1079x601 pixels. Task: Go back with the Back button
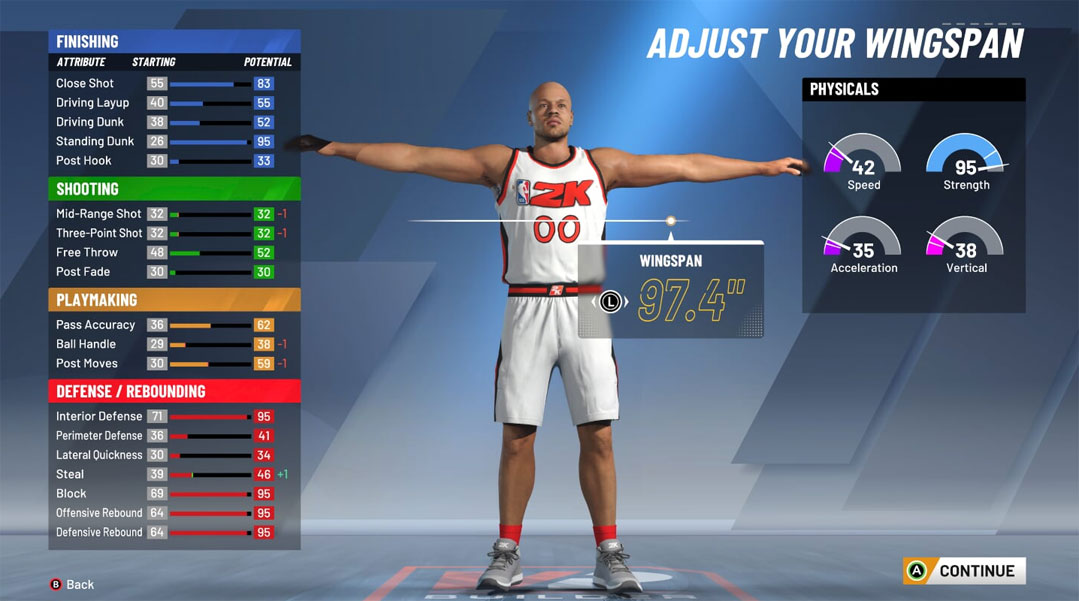[x=72, y=584]
